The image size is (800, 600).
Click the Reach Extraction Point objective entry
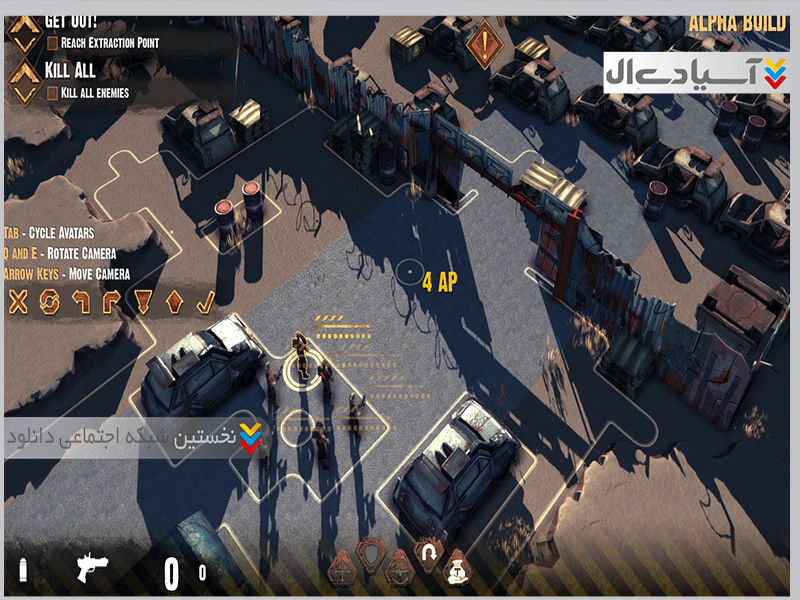pos(103,43)
